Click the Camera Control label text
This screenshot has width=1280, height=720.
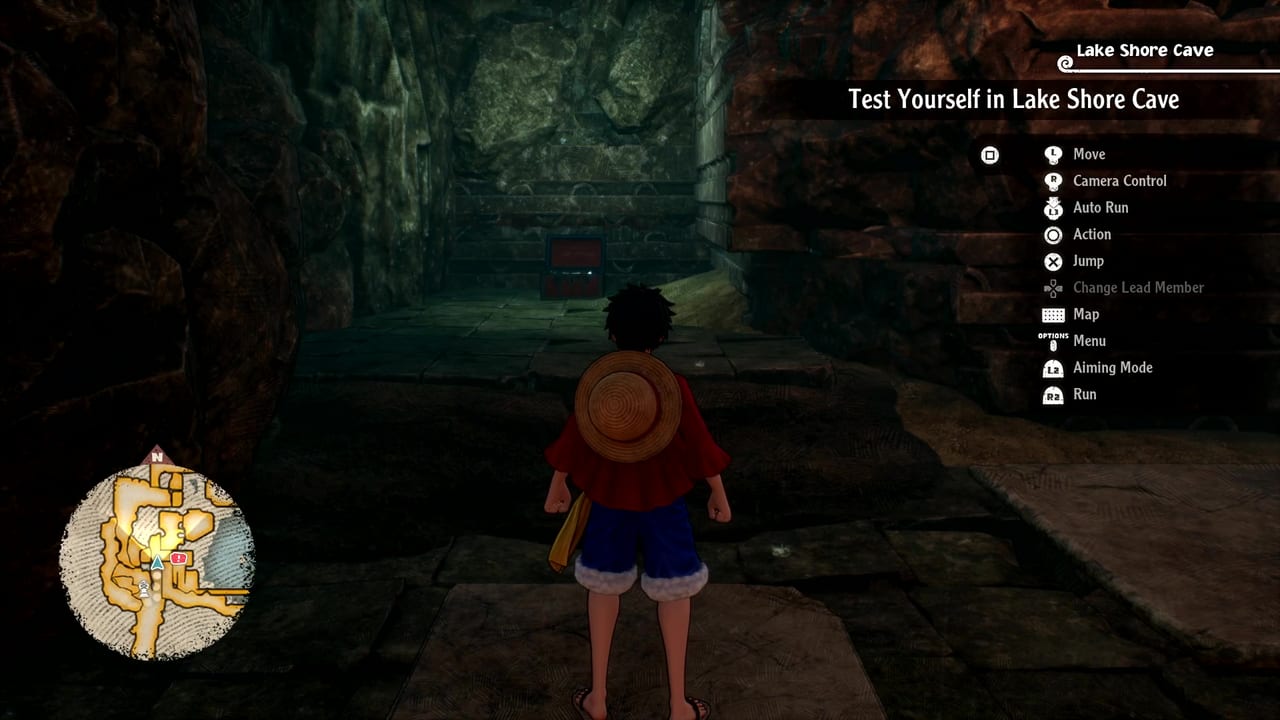pyautogui.click(x=1120, y=181)
